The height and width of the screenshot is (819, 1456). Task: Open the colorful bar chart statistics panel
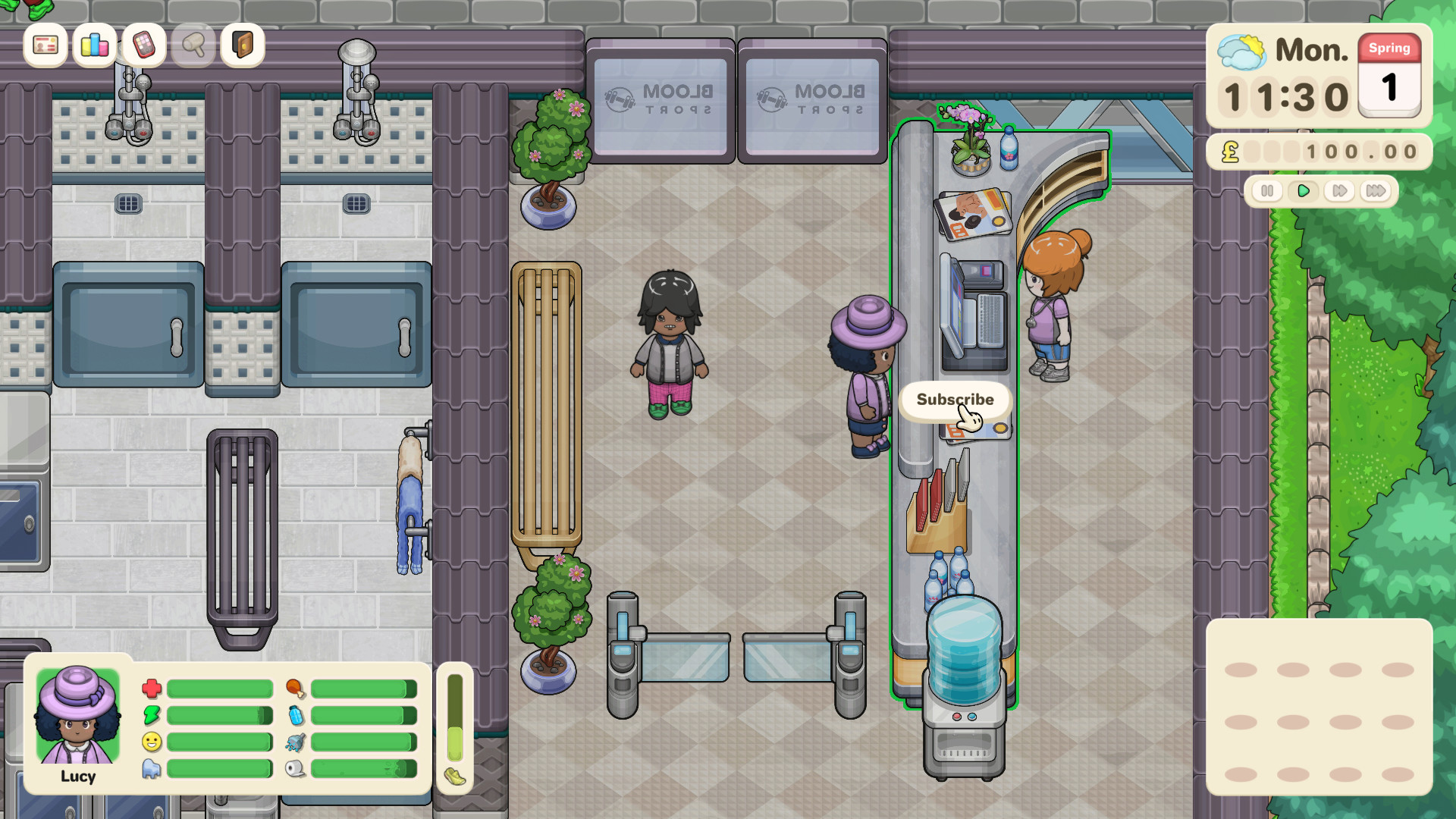coord(93,45)
